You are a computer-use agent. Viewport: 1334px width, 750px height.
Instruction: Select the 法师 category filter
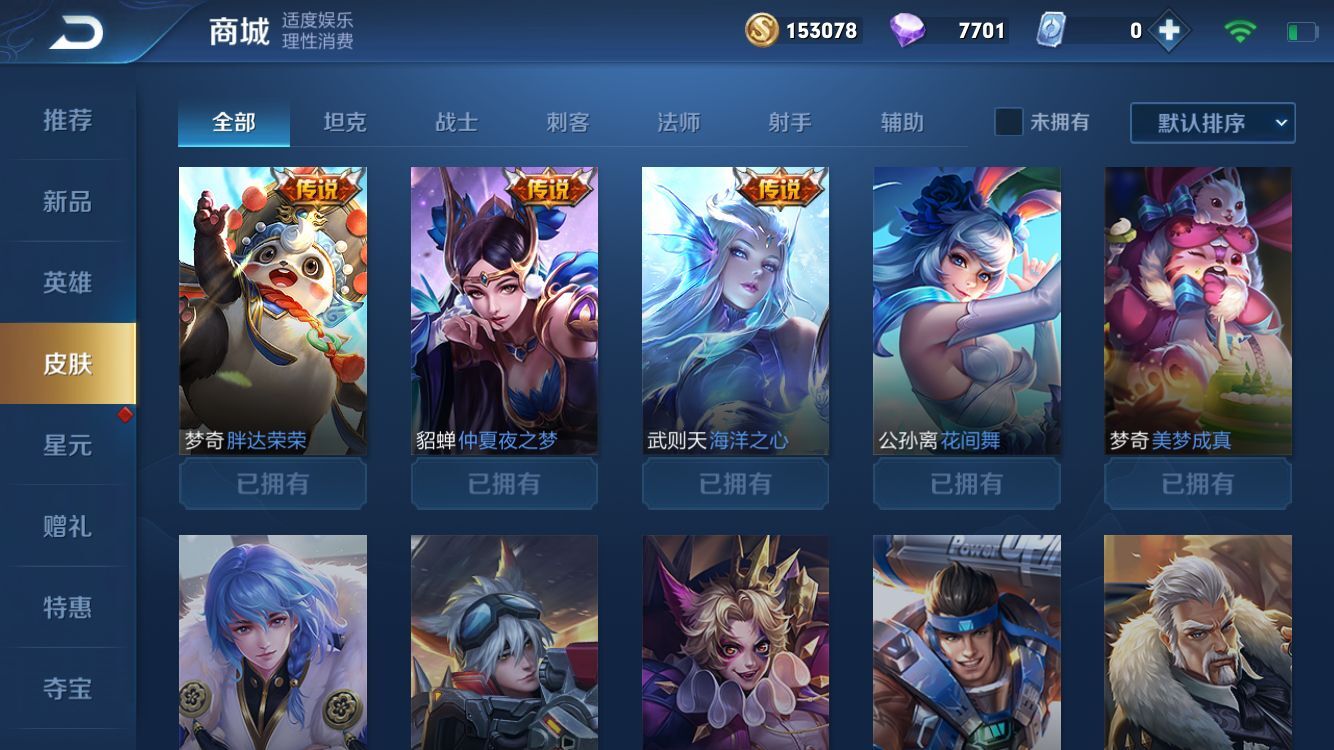pyautogui.click(x=679, y=120)
